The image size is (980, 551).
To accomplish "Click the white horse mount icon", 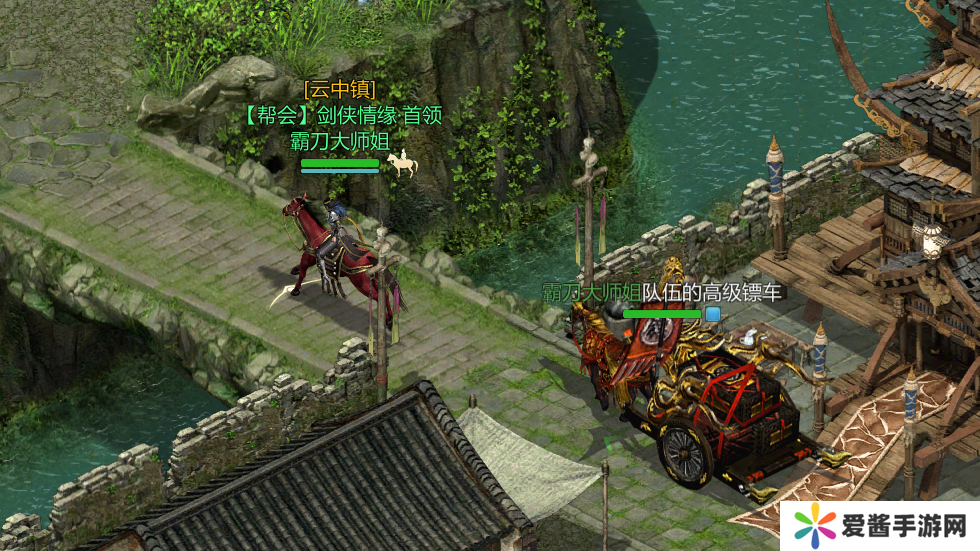I will [x=402, y=164].
